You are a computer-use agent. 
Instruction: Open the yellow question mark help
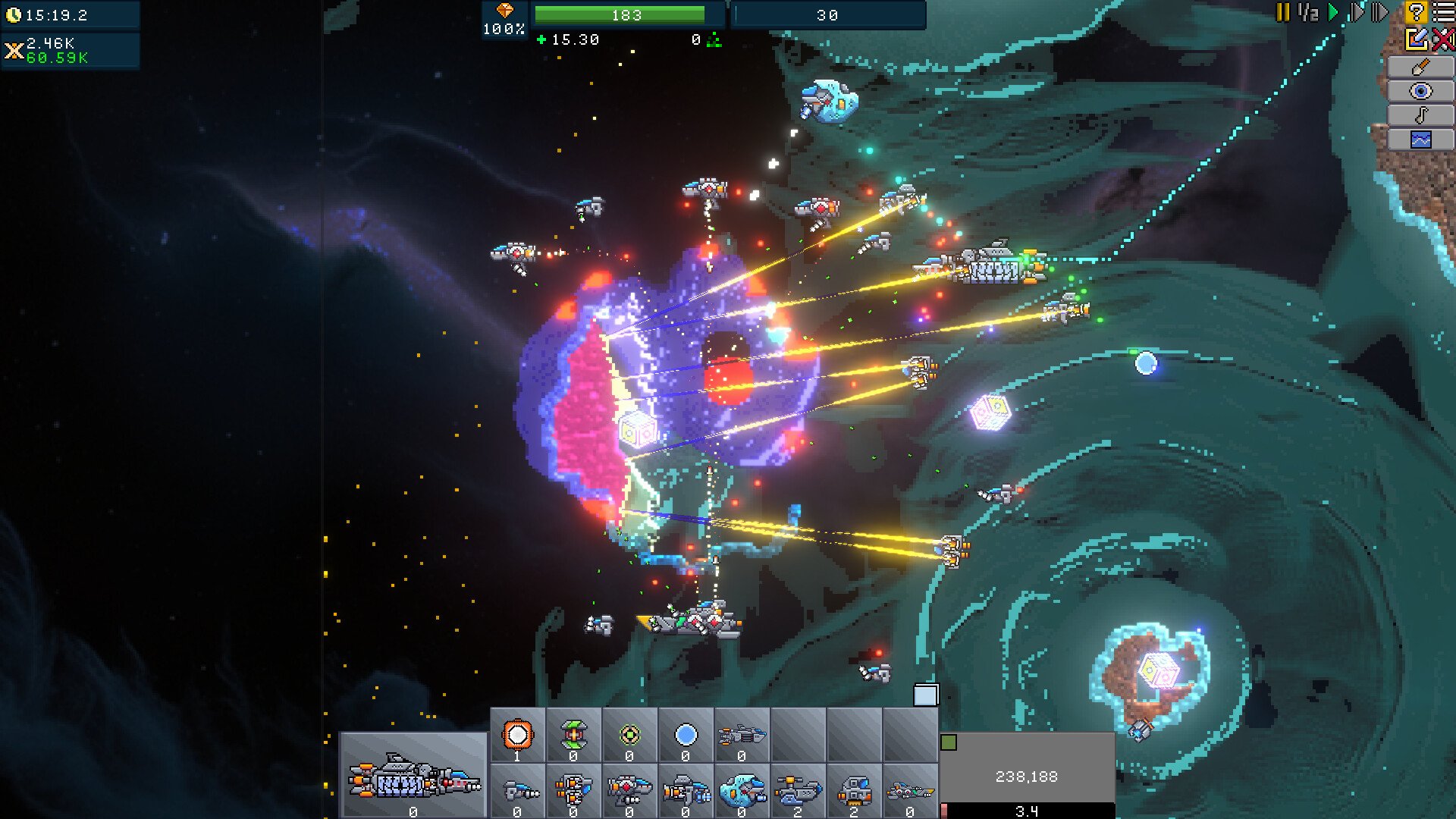[x=1415, y=12]
